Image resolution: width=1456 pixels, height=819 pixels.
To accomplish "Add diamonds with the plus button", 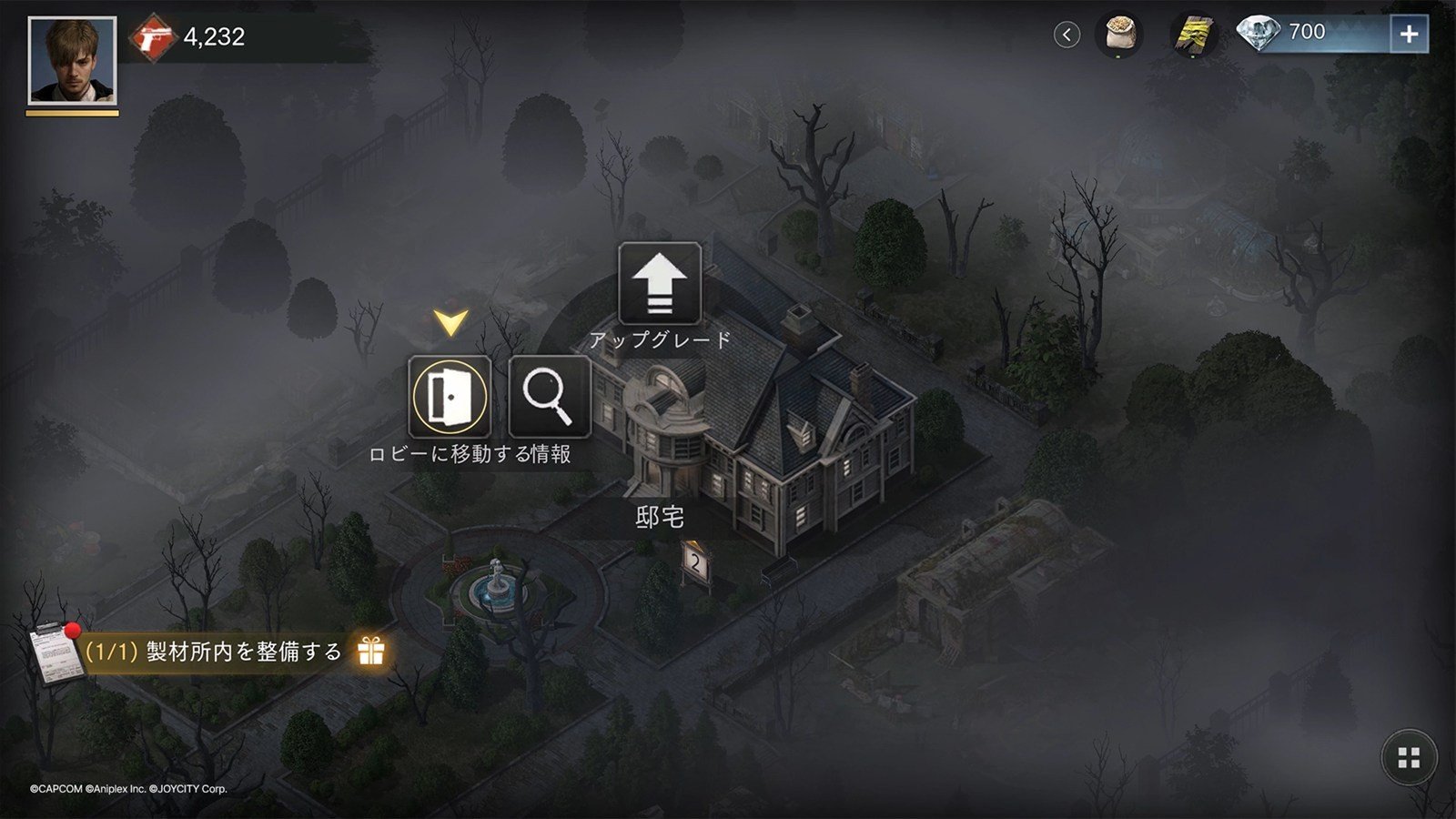I will click(x=1409, y=35).
